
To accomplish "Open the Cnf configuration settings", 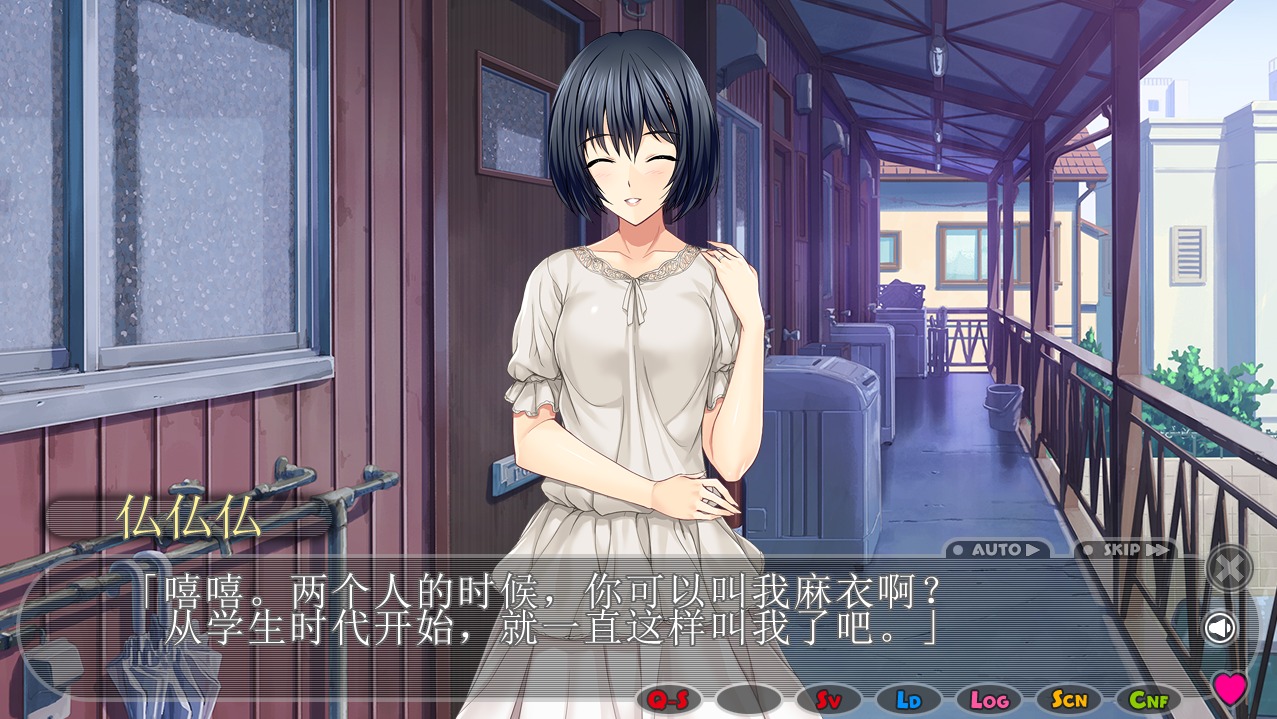I will point(1148,699).
